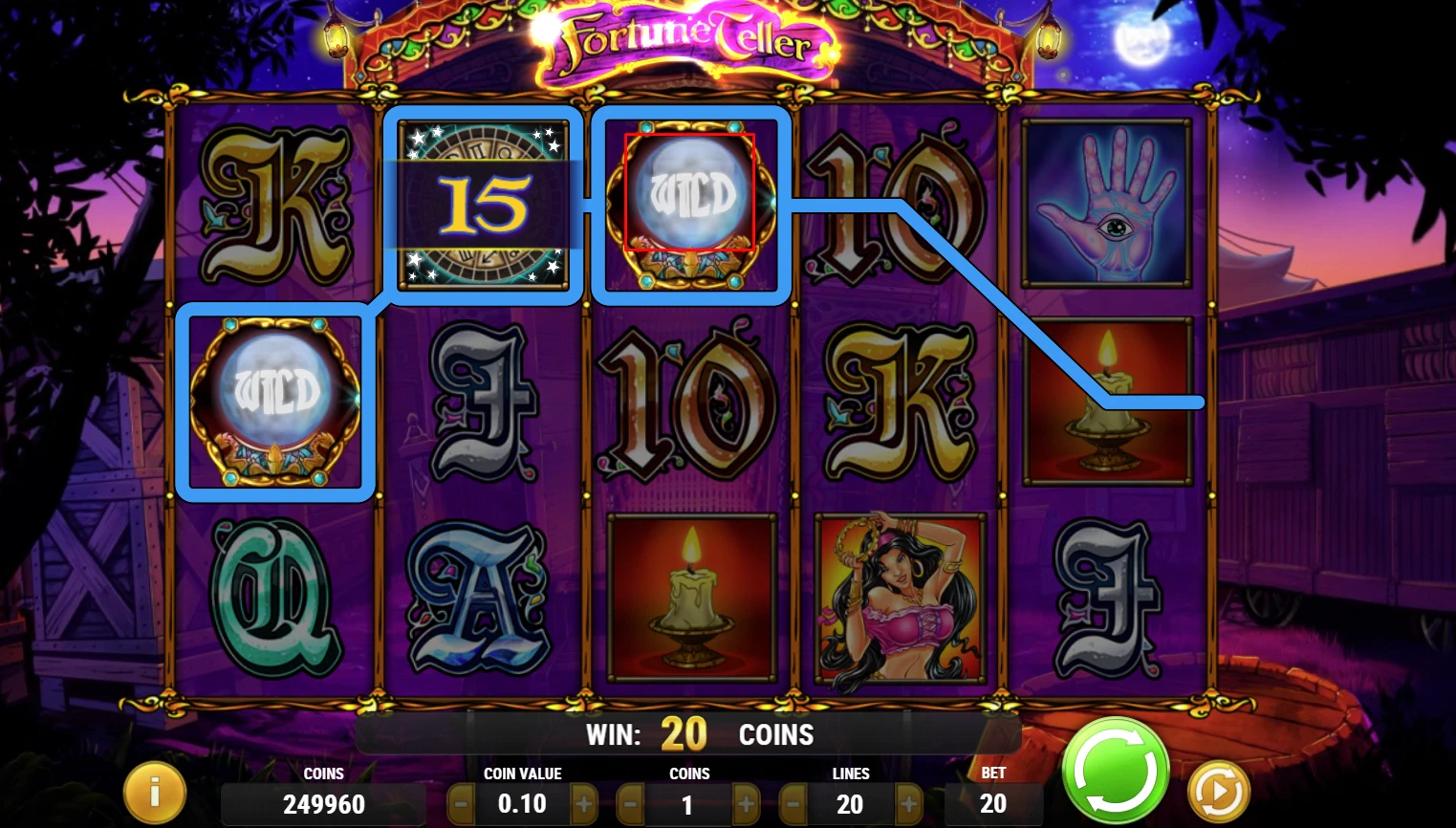Increase the coin value with plus
The image size is (1456, 828).
coord(585,804)
